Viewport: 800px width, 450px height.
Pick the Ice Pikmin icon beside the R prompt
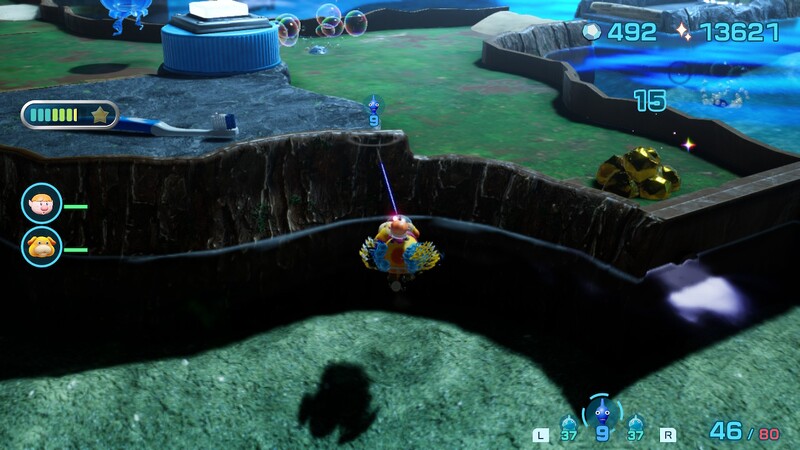tap(636, 424)
